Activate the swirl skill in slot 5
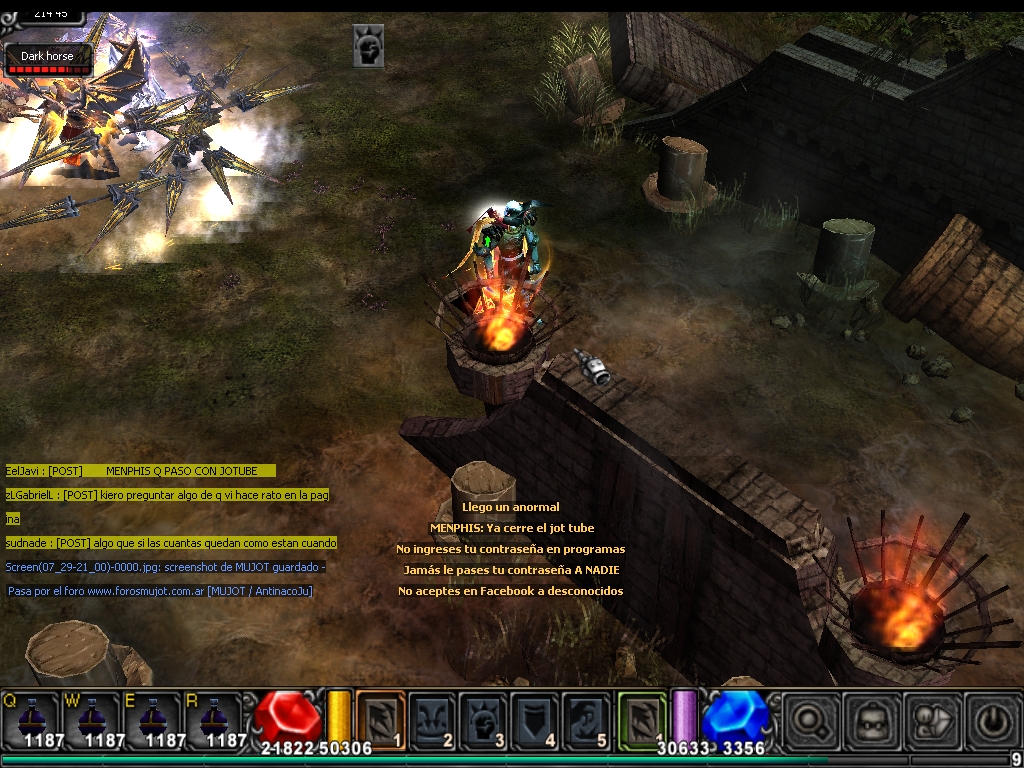 586,718
